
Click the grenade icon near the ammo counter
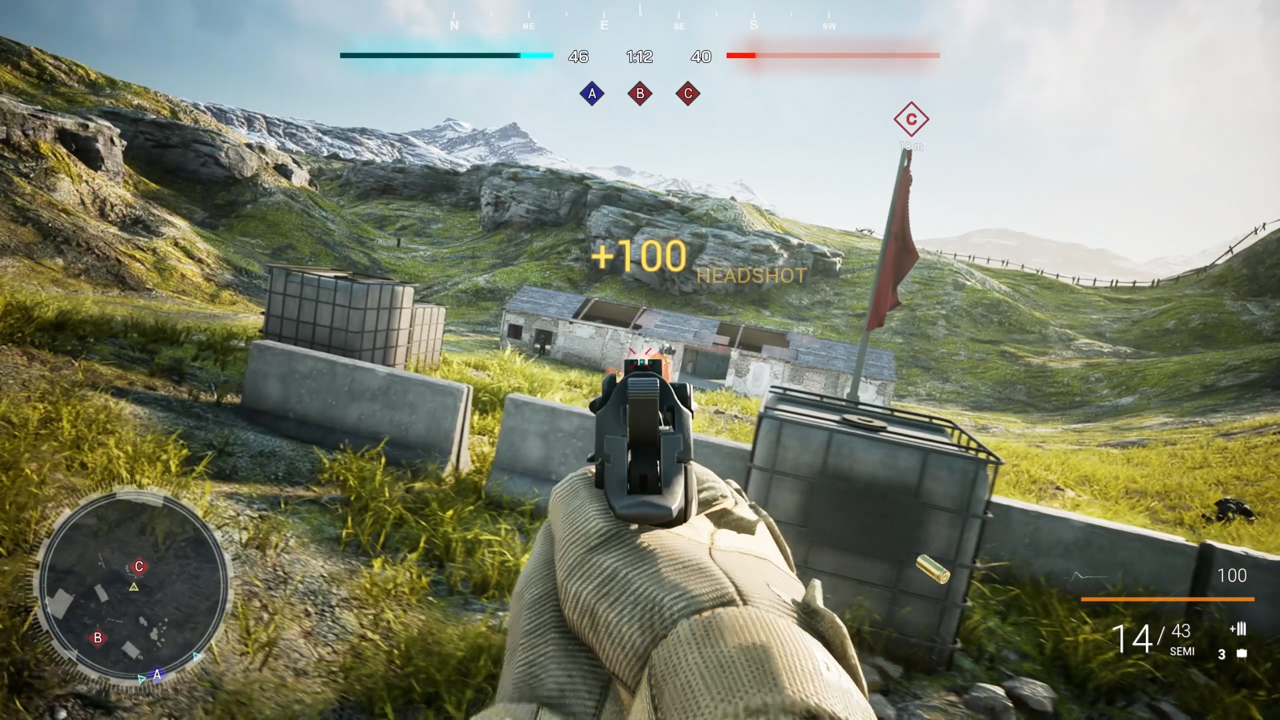(x=1242, y=652)
